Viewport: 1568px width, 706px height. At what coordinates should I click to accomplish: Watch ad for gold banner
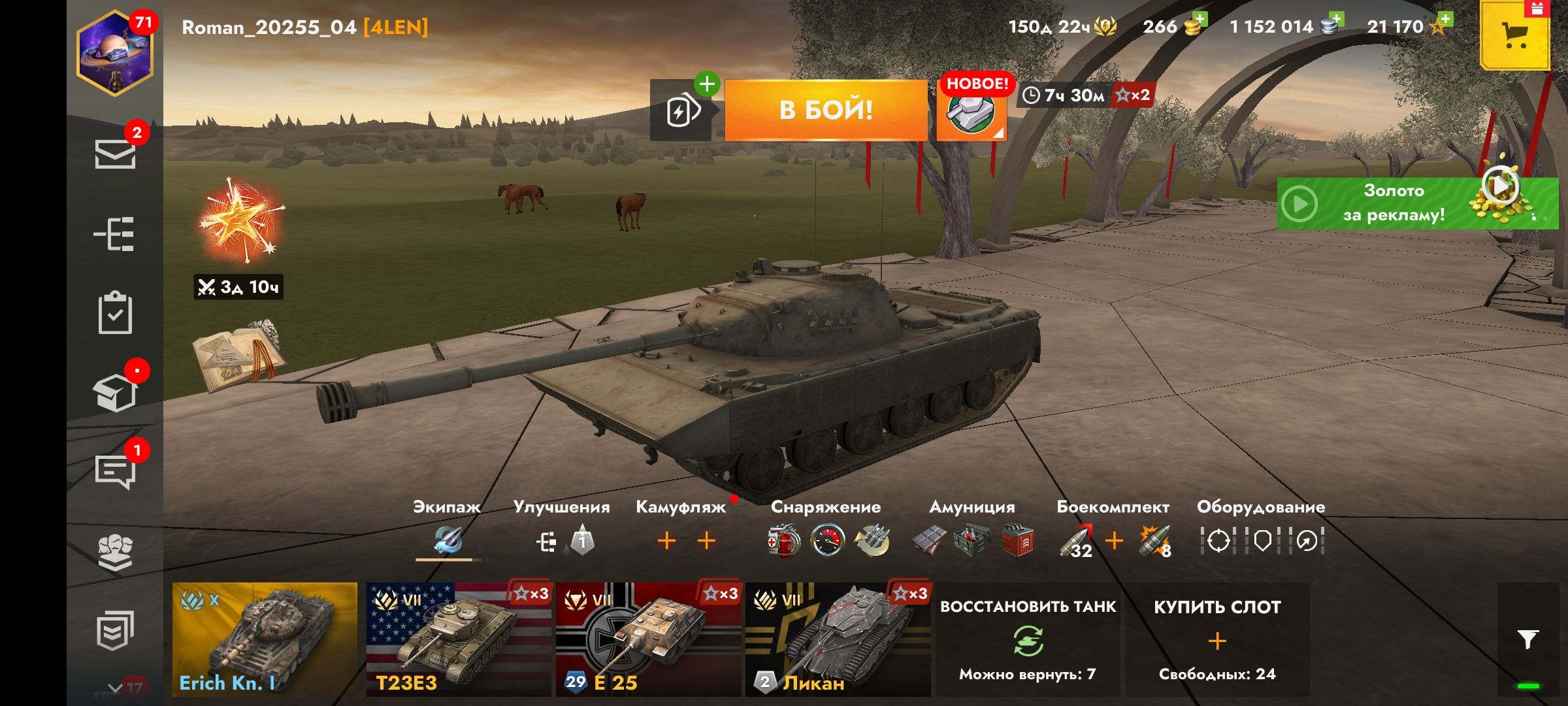point(1416,203)
